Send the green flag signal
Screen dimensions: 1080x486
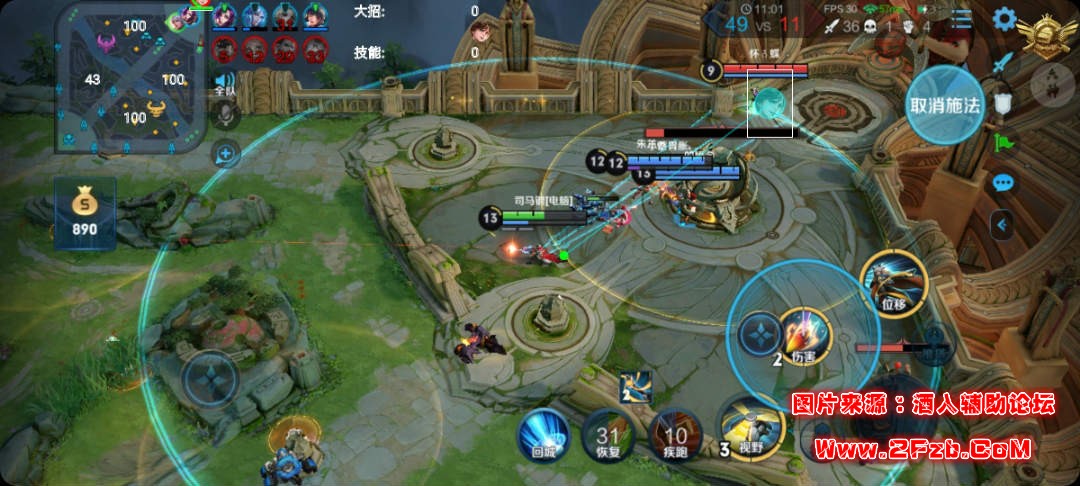pos(1003,142)
